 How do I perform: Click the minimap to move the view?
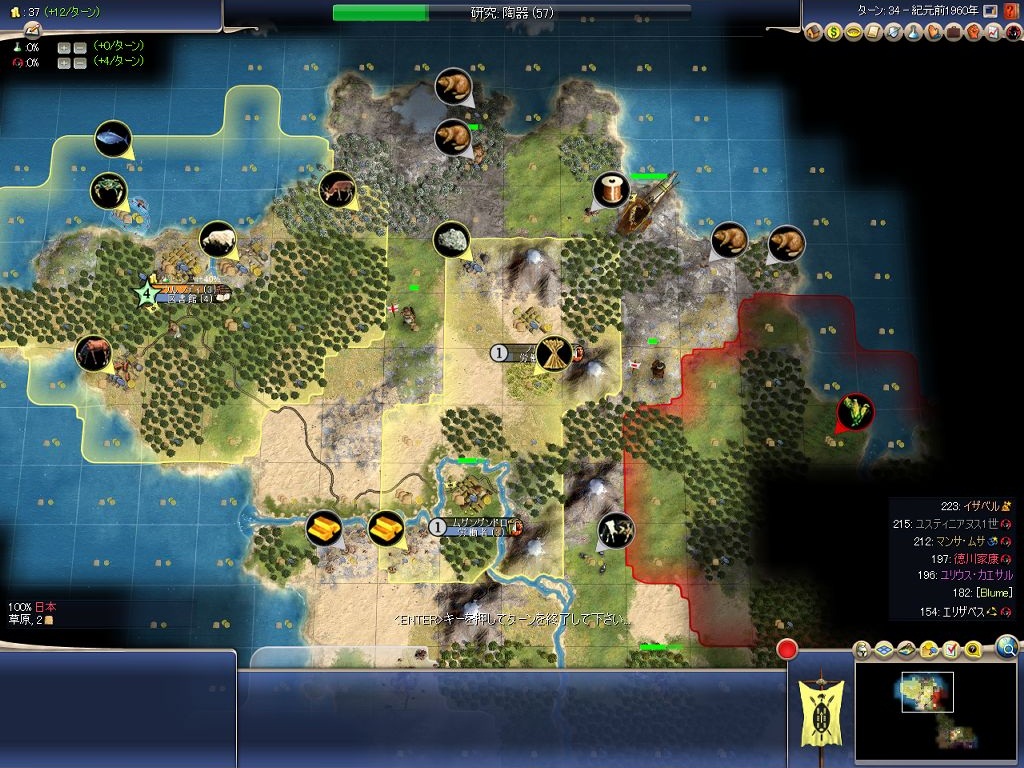click(940, 710)
